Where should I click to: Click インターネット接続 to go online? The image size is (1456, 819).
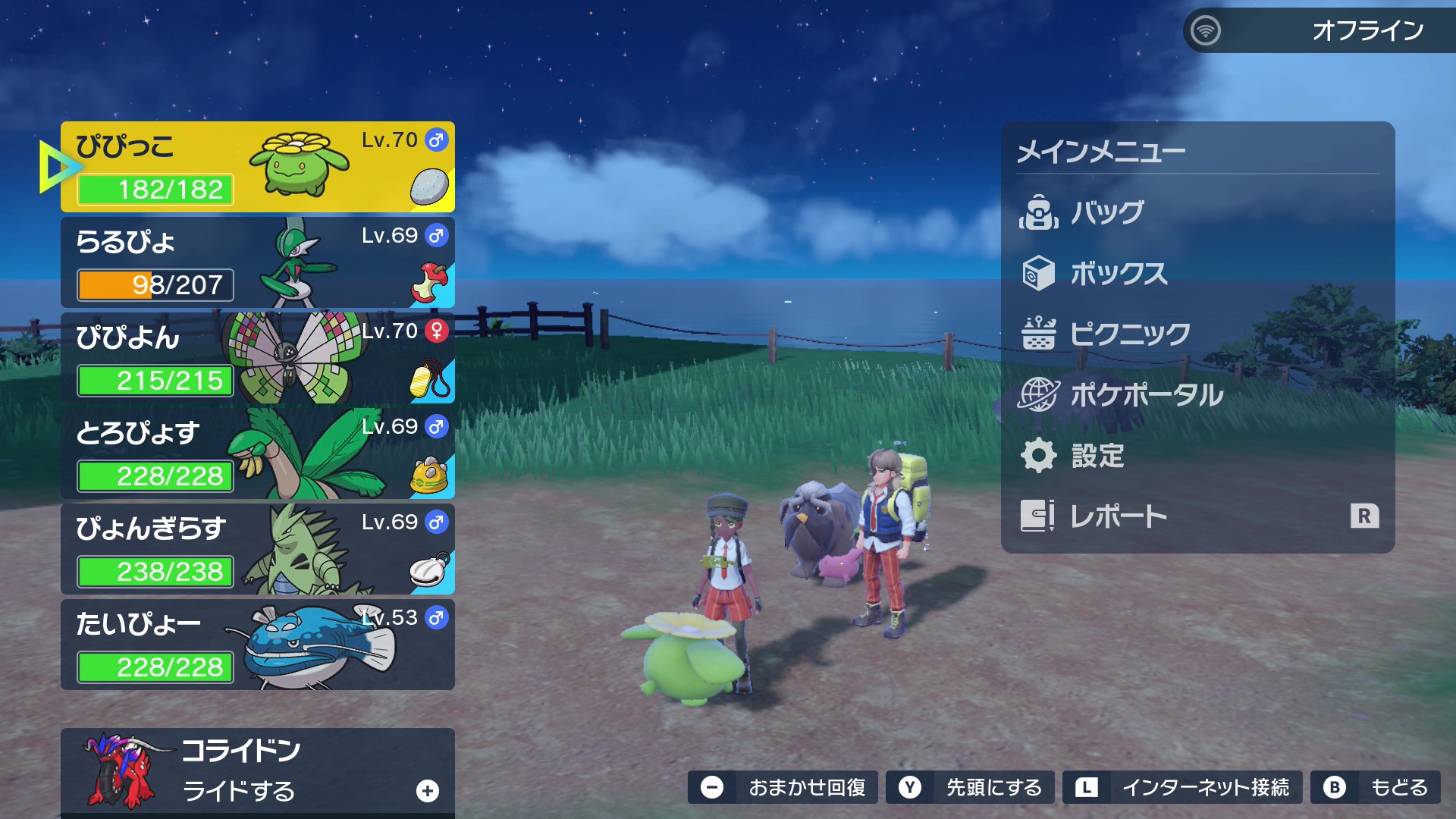[1182, 788]
